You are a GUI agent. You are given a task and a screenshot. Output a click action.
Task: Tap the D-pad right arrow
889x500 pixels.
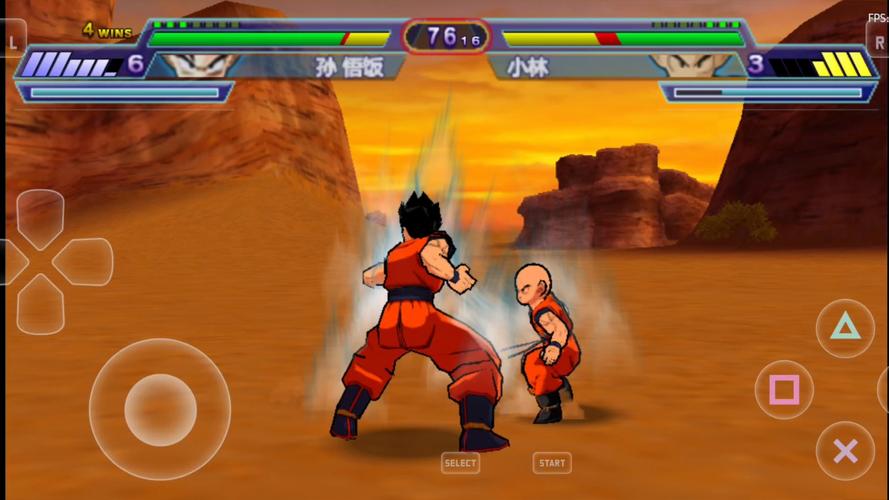tap(84, 262)
